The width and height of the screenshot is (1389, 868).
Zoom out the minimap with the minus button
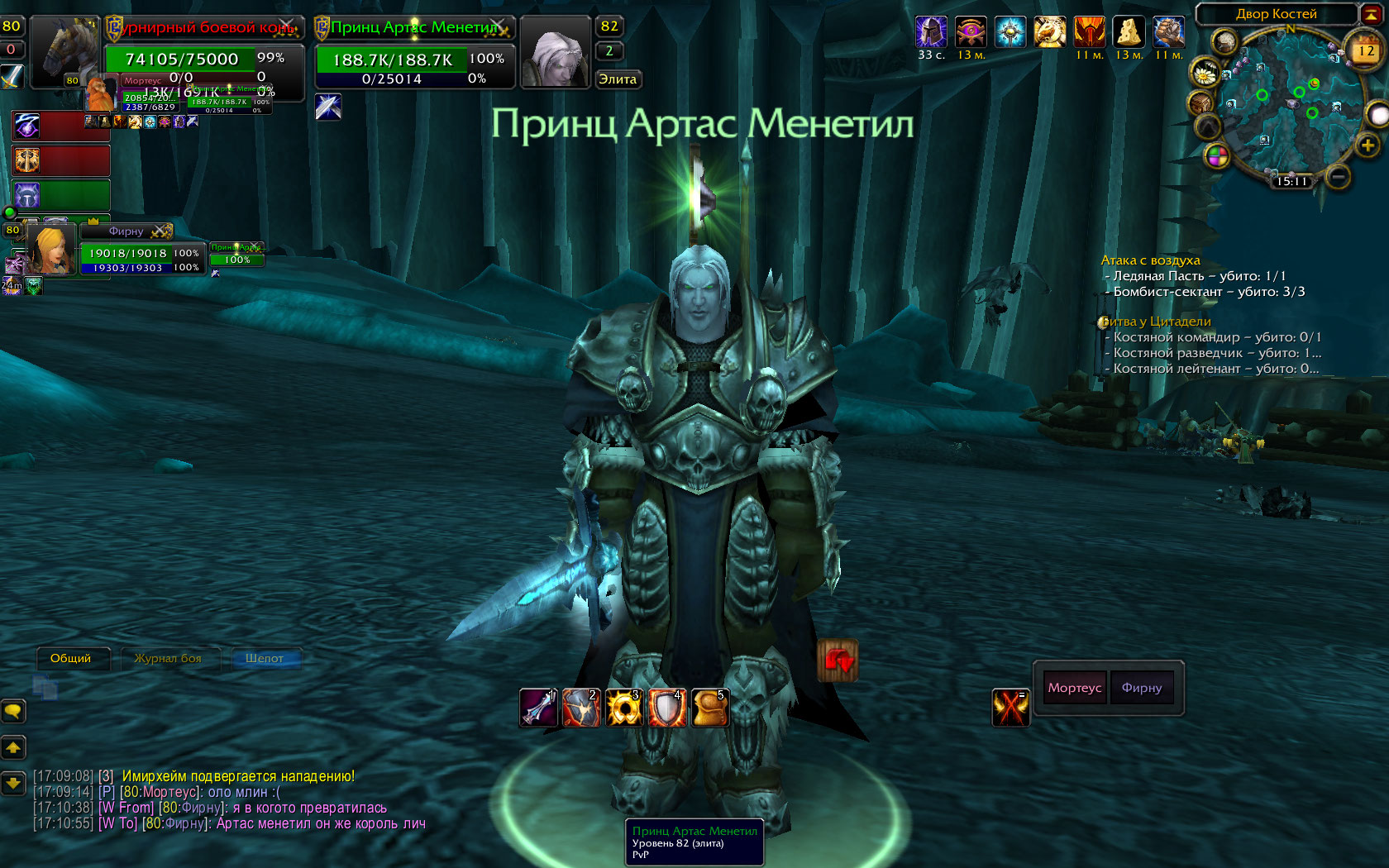coord(1338,176)
